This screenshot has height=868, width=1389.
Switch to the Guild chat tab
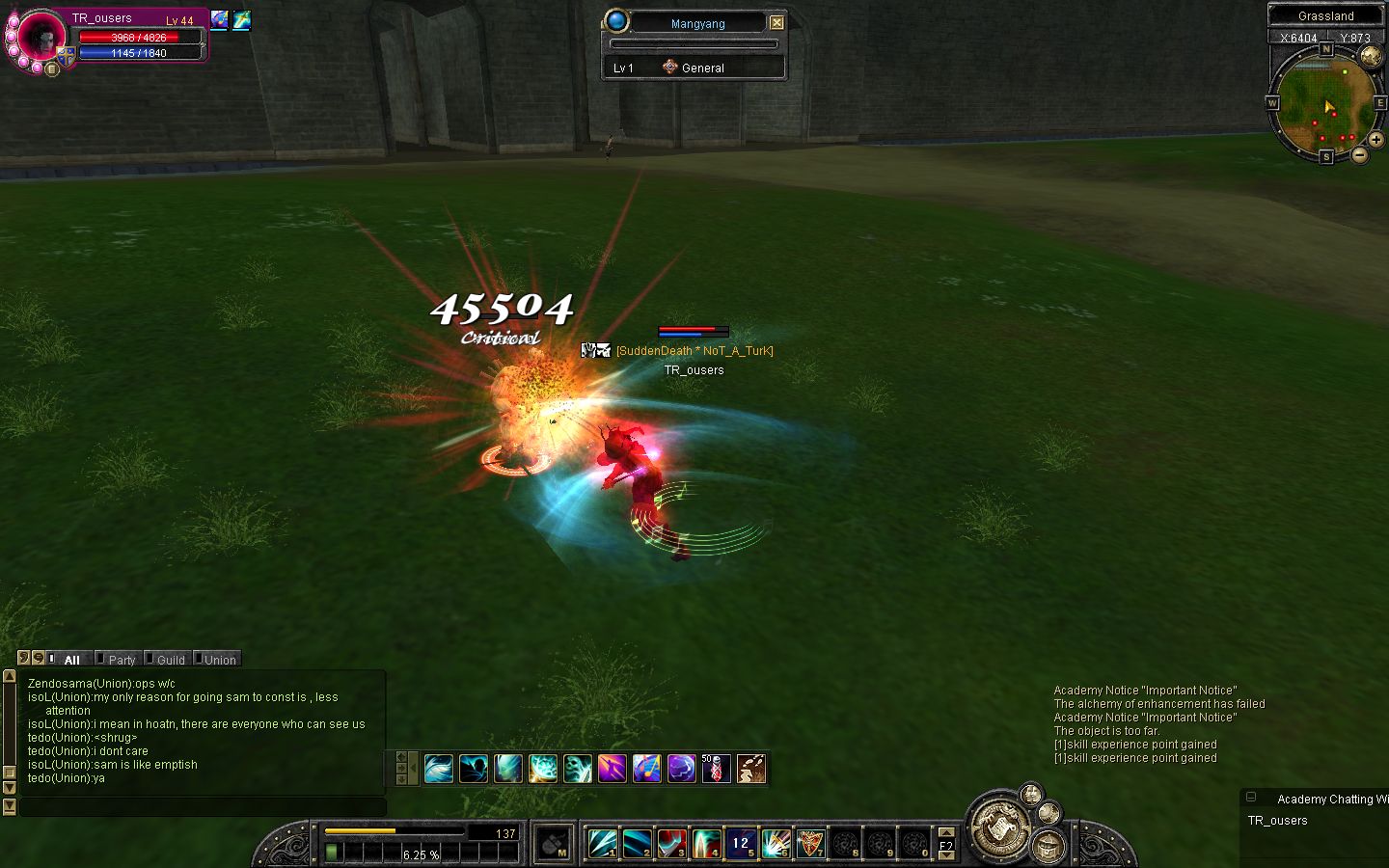pos(170,660)
